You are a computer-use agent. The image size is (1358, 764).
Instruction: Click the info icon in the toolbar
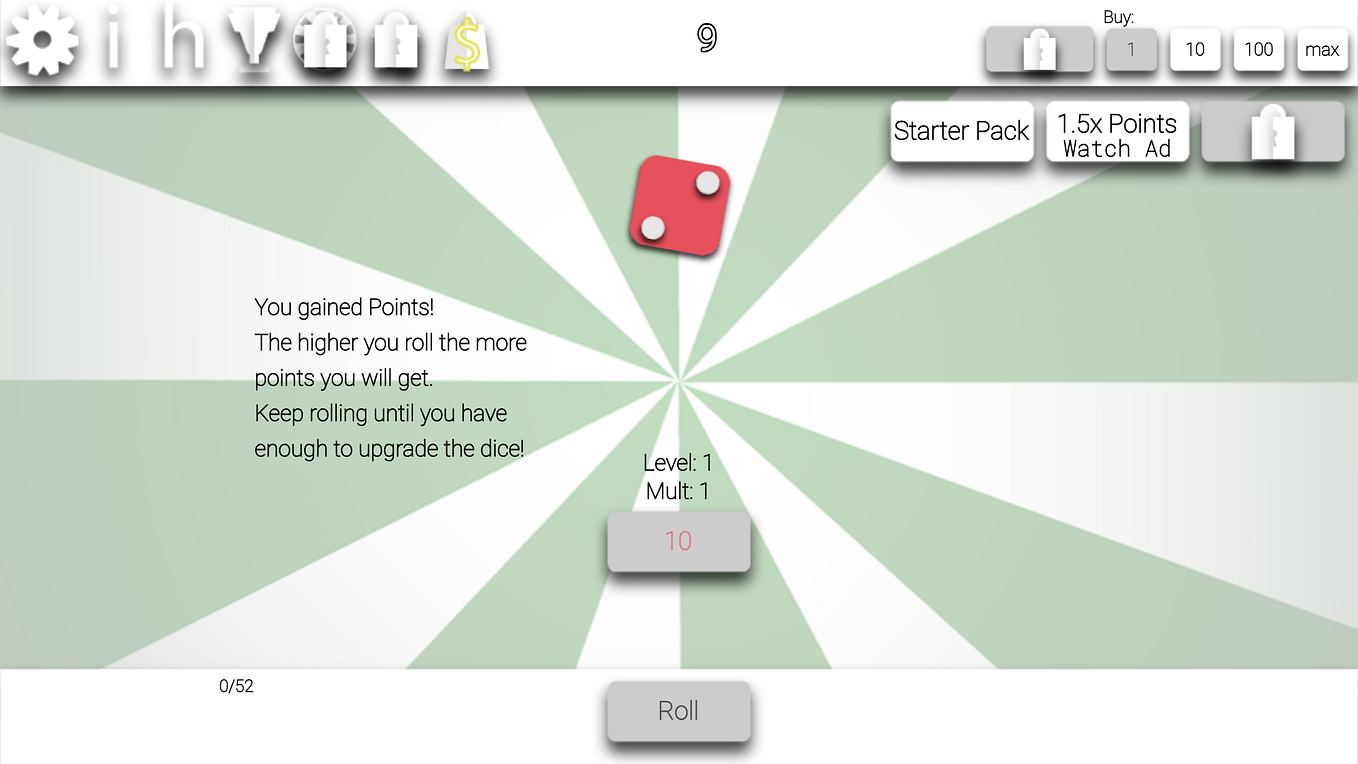113,40
